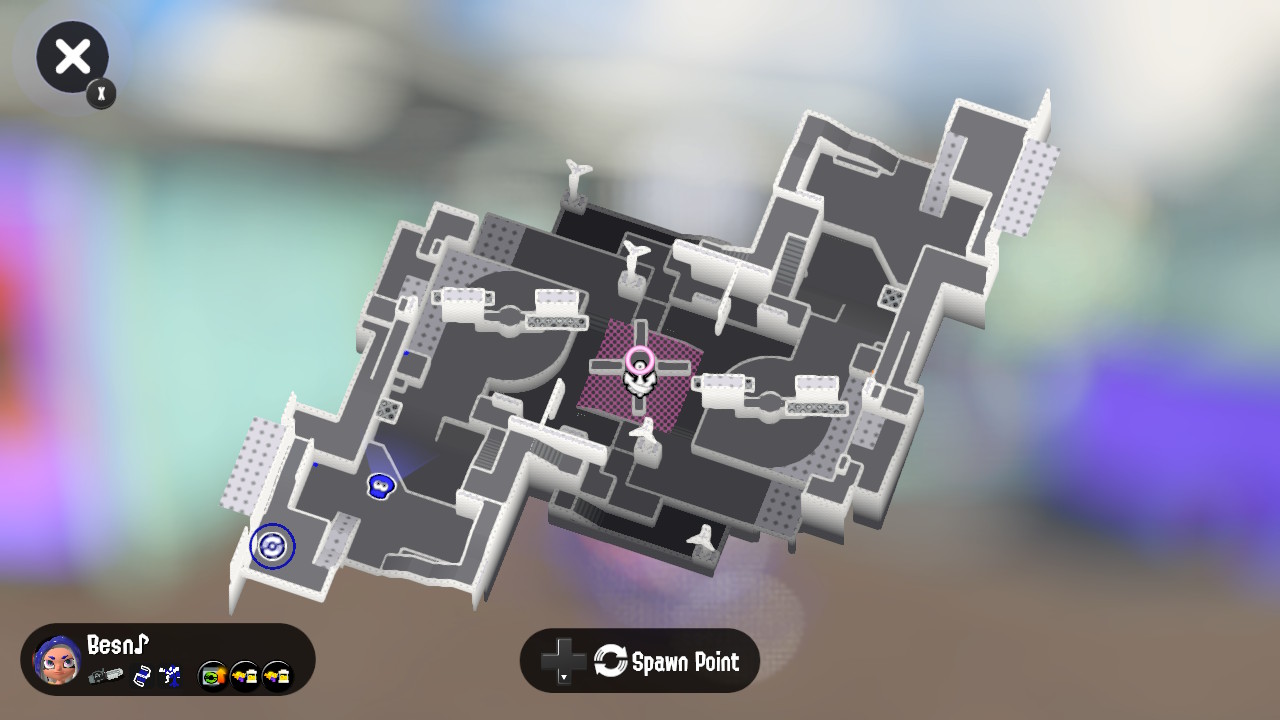This screenshot has width=1280, height=720.
Task: Select the blue squid teammate marker on the map
Action: tap(380, 486)
